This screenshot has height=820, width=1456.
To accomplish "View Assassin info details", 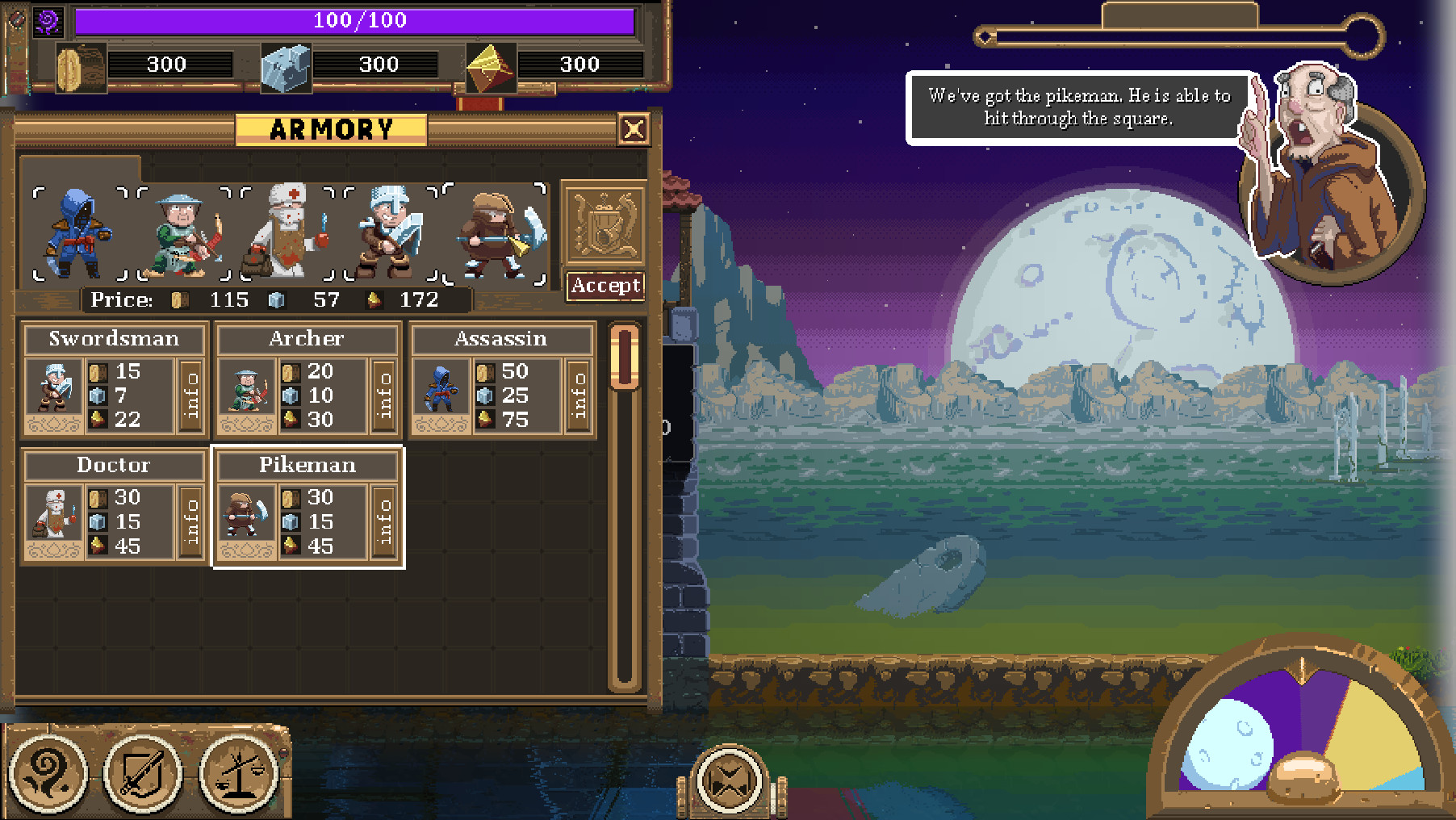I will [579, 395].
